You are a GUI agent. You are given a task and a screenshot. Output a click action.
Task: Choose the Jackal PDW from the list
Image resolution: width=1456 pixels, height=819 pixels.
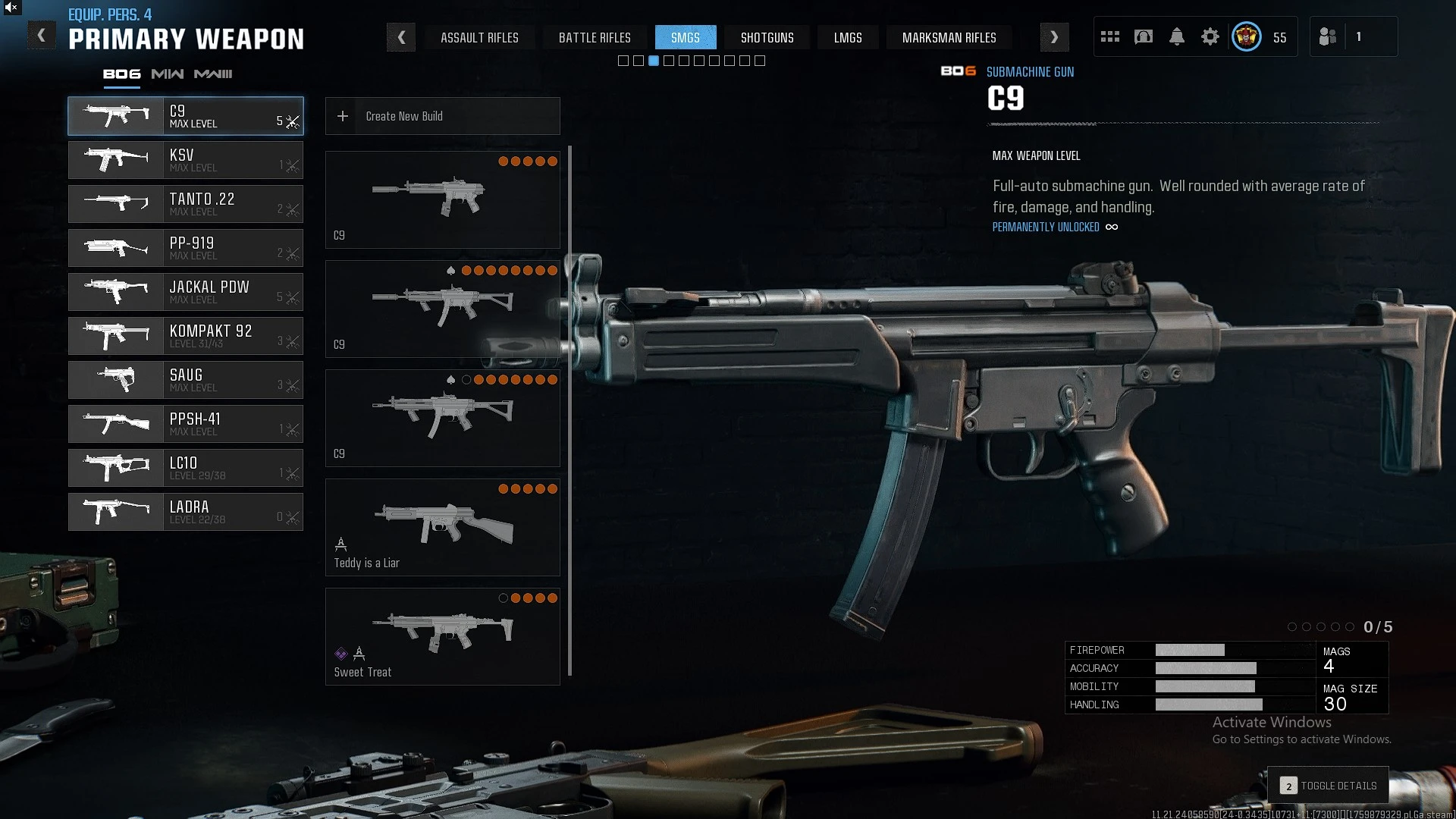pyautogui.click(x=186, y=292)
